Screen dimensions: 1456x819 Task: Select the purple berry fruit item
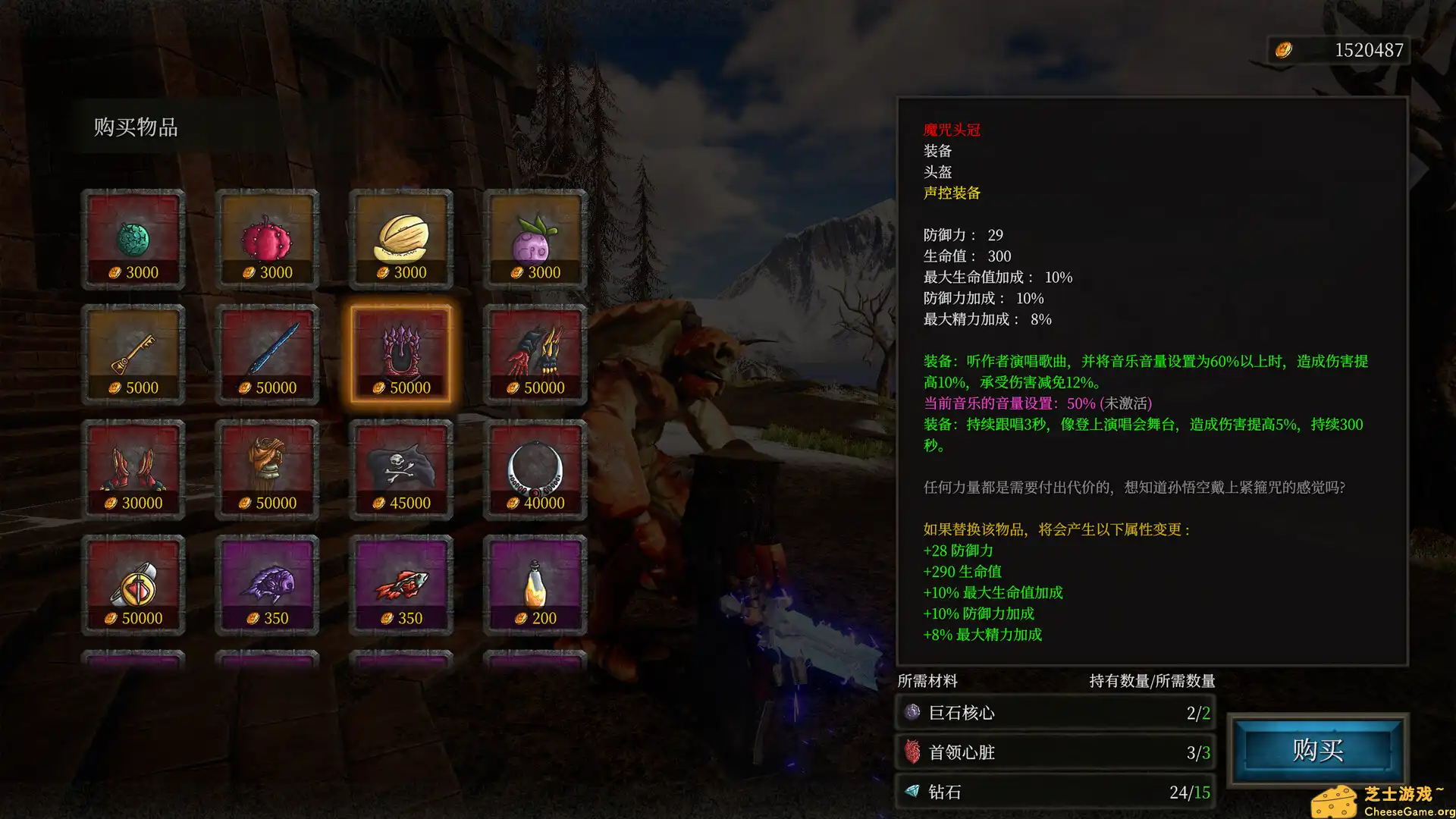(535, 237)
